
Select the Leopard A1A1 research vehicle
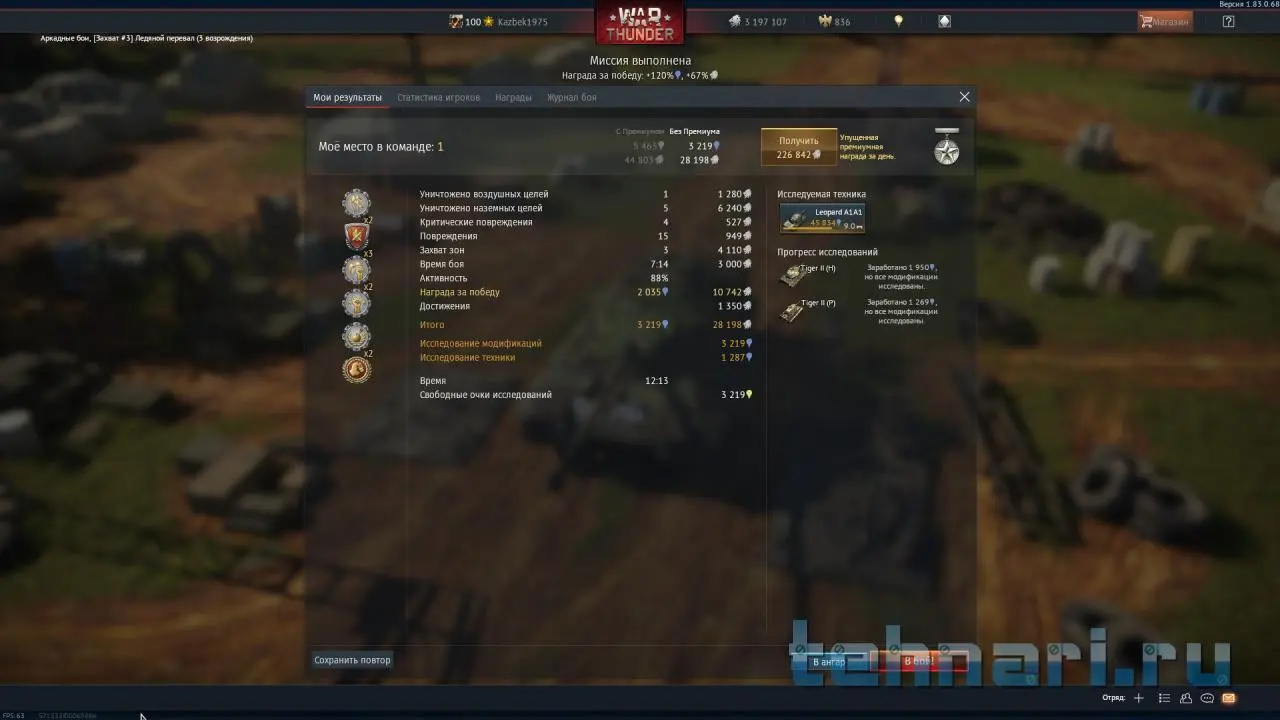pyautogui.click(x=822, y=218)
